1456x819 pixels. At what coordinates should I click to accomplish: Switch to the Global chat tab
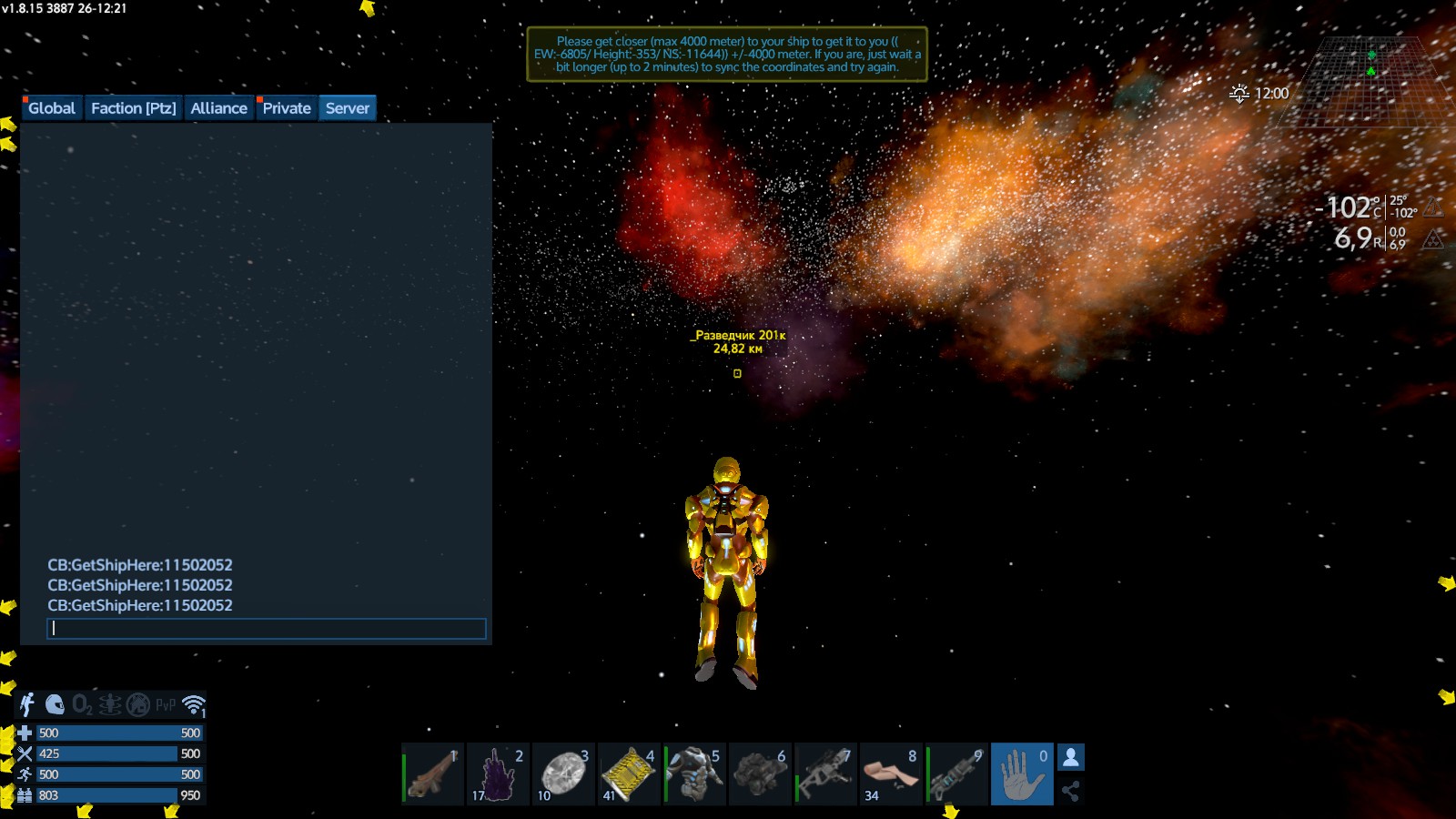(x=51, y=108)
